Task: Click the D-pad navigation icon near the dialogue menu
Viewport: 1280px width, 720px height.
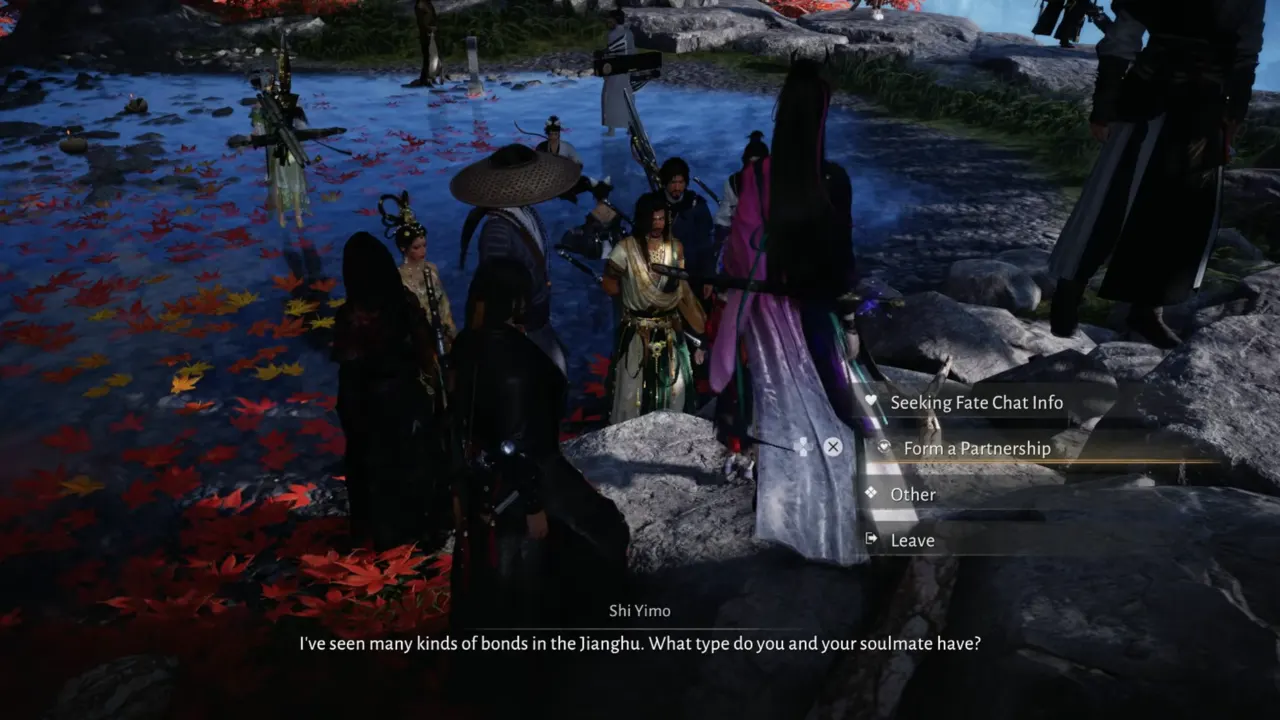Action: click(801, 447)
